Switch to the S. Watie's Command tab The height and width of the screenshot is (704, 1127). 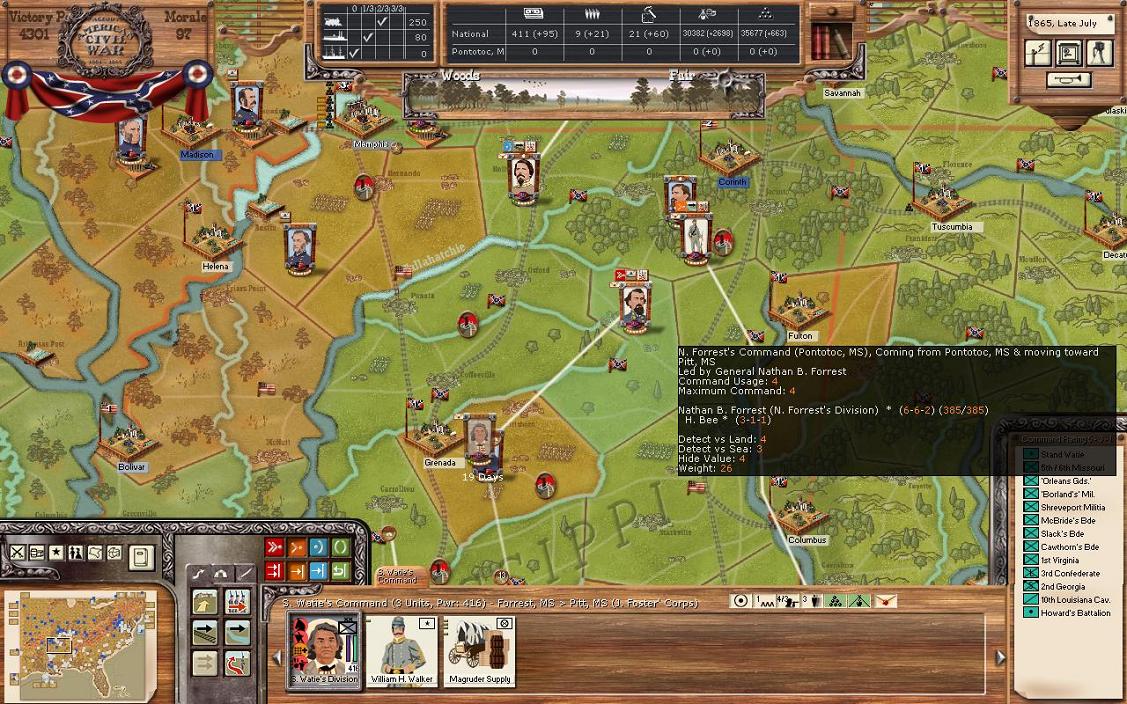pyautogui.click(x=397, y=575)
